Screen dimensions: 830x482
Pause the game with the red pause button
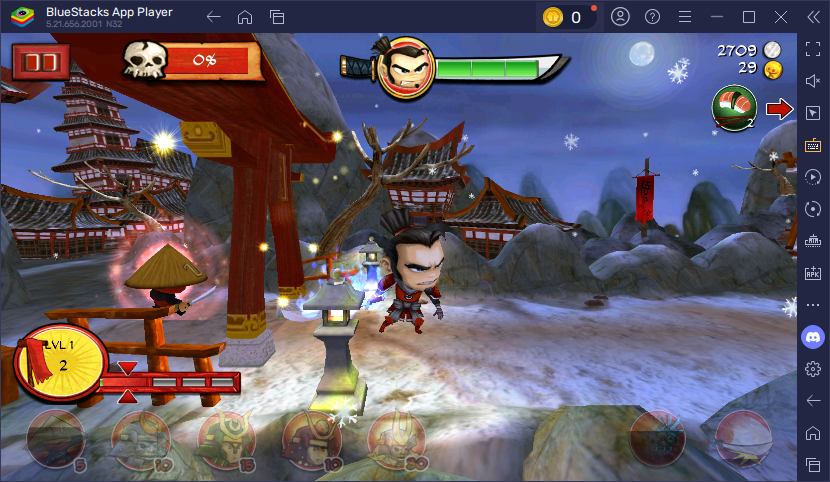(41, 63)
